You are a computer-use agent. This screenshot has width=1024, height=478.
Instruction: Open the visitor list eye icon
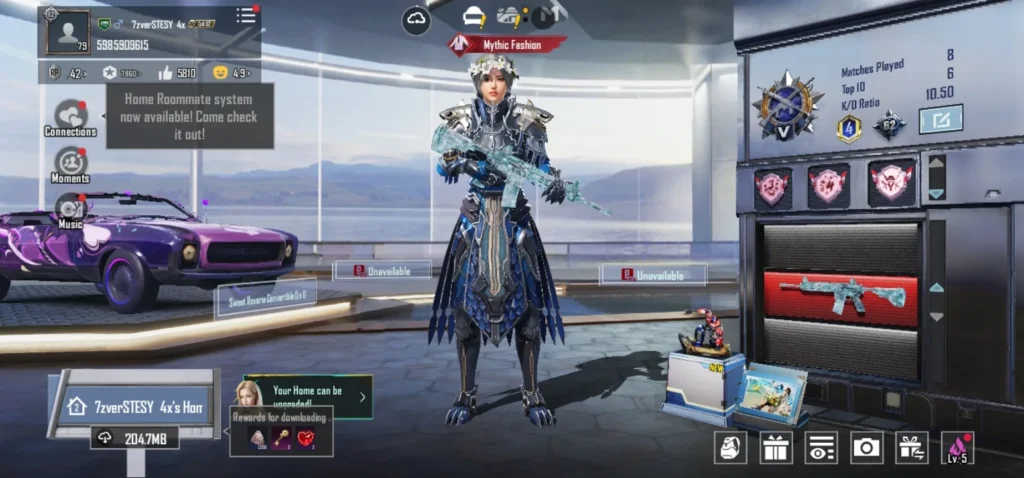click(x=821, y=448)
